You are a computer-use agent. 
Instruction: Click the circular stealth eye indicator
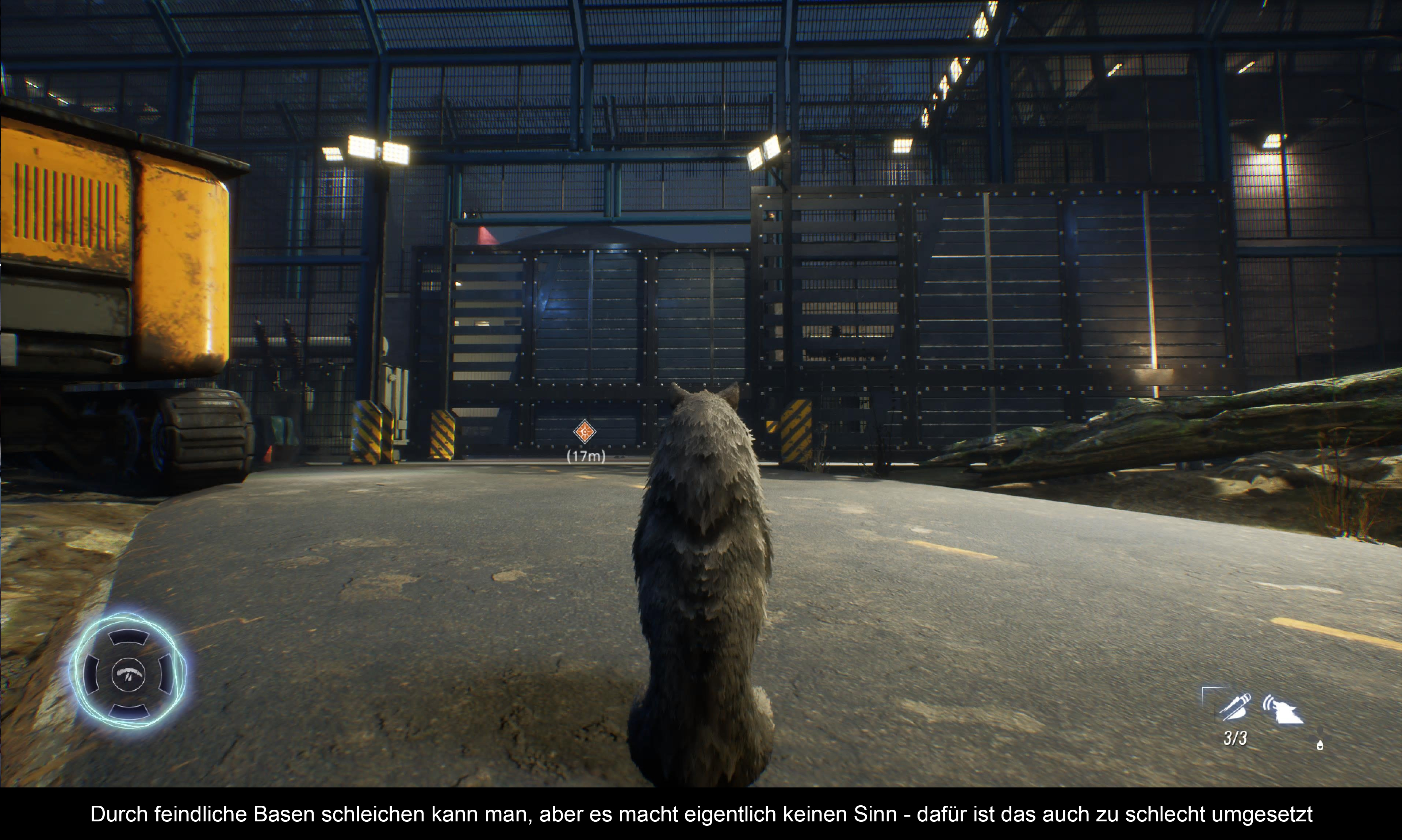point(129,674)
